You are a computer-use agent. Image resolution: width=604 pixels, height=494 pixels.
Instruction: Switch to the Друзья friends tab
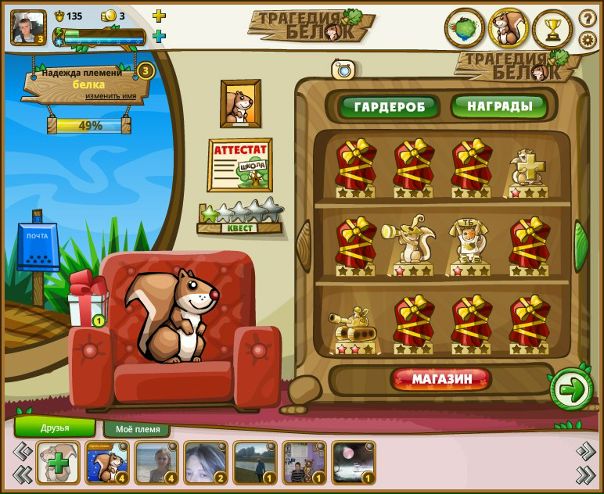(55, 428)
